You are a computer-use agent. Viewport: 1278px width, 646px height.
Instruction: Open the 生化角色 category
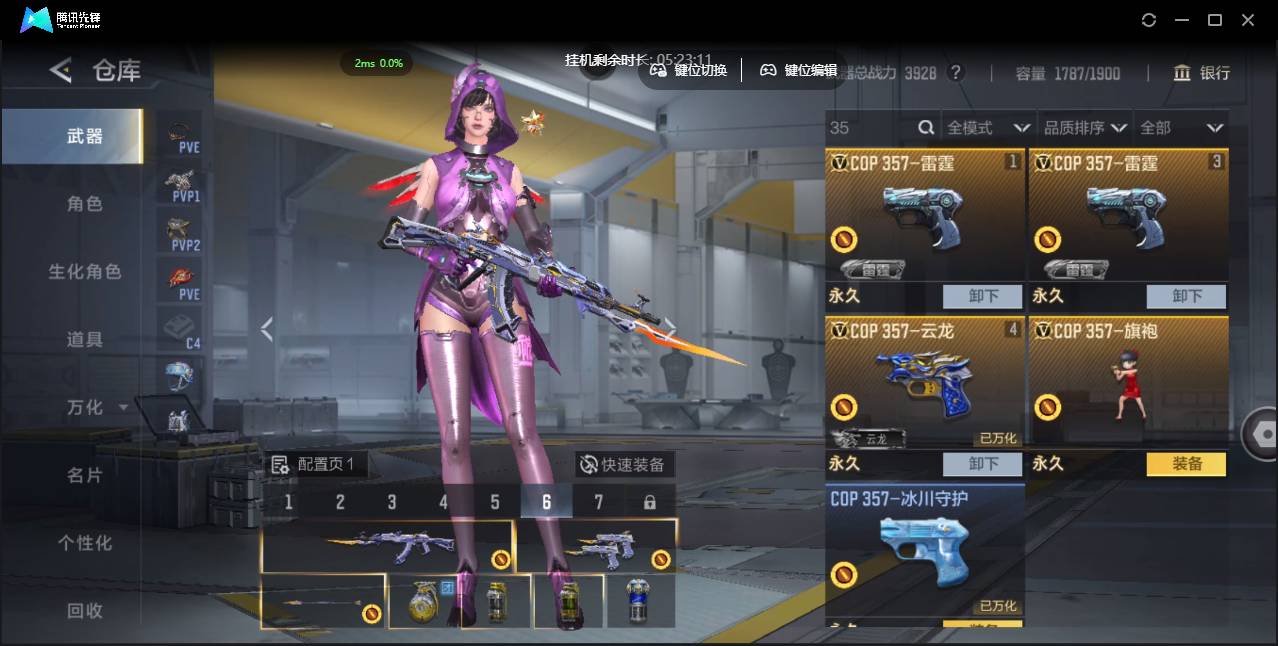(x=85, y=272)
